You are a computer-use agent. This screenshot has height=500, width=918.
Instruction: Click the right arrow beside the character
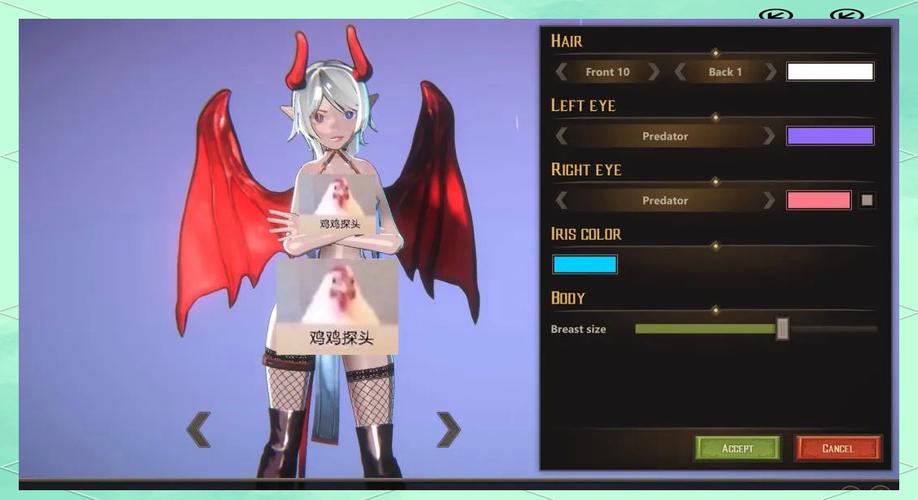tap(449, 430)
